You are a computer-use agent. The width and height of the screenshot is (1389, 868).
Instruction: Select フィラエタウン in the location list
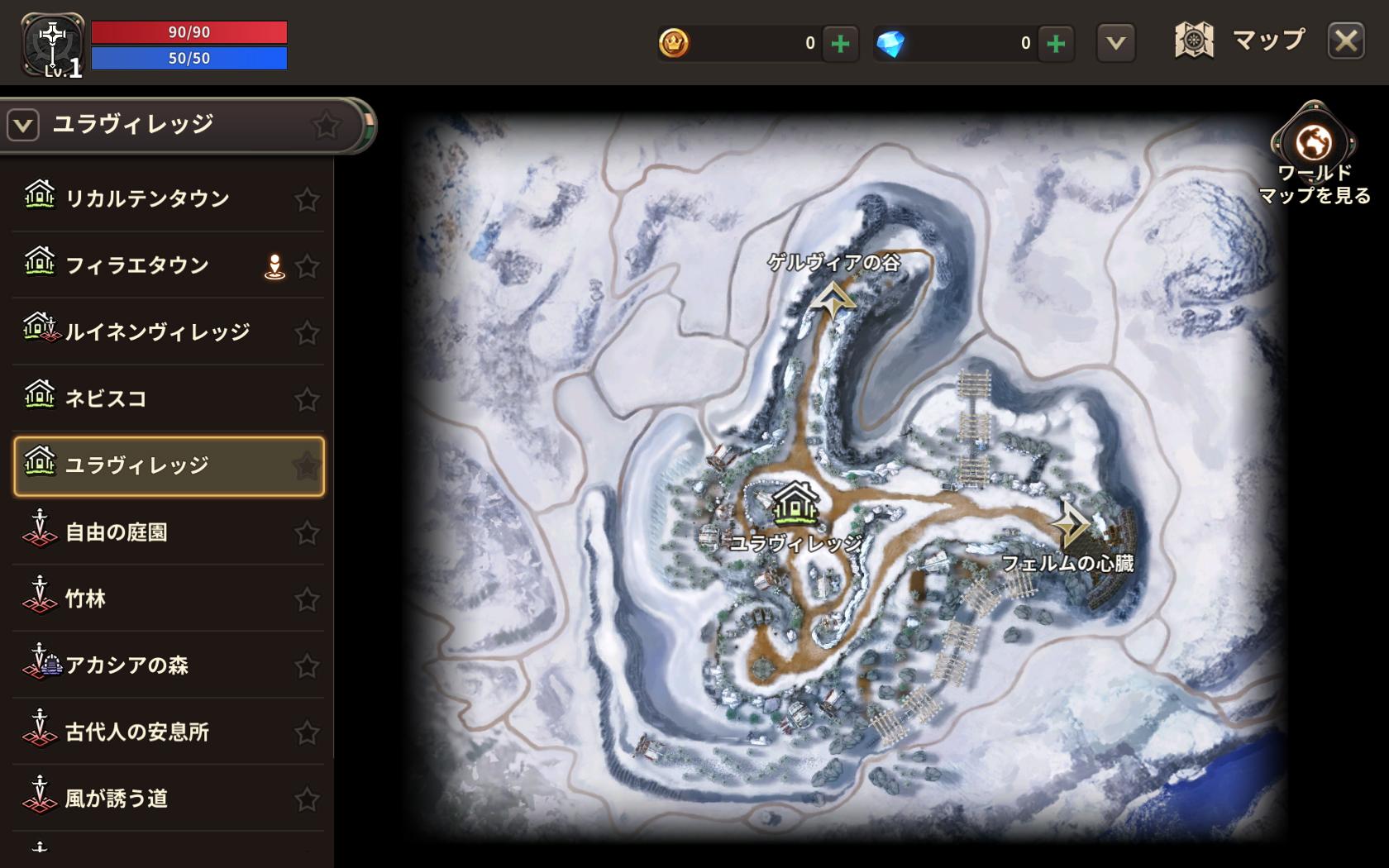137,265
